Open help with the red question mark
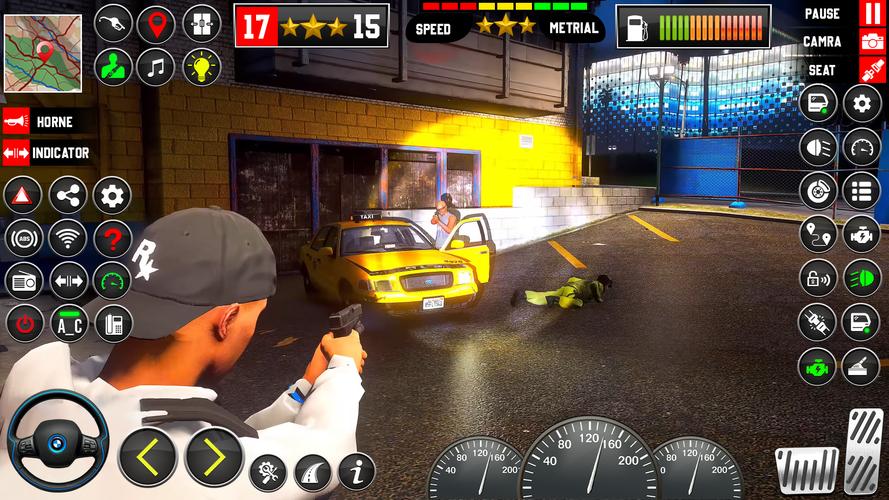This screenshot has height=500, width=889. coord(112,238)
